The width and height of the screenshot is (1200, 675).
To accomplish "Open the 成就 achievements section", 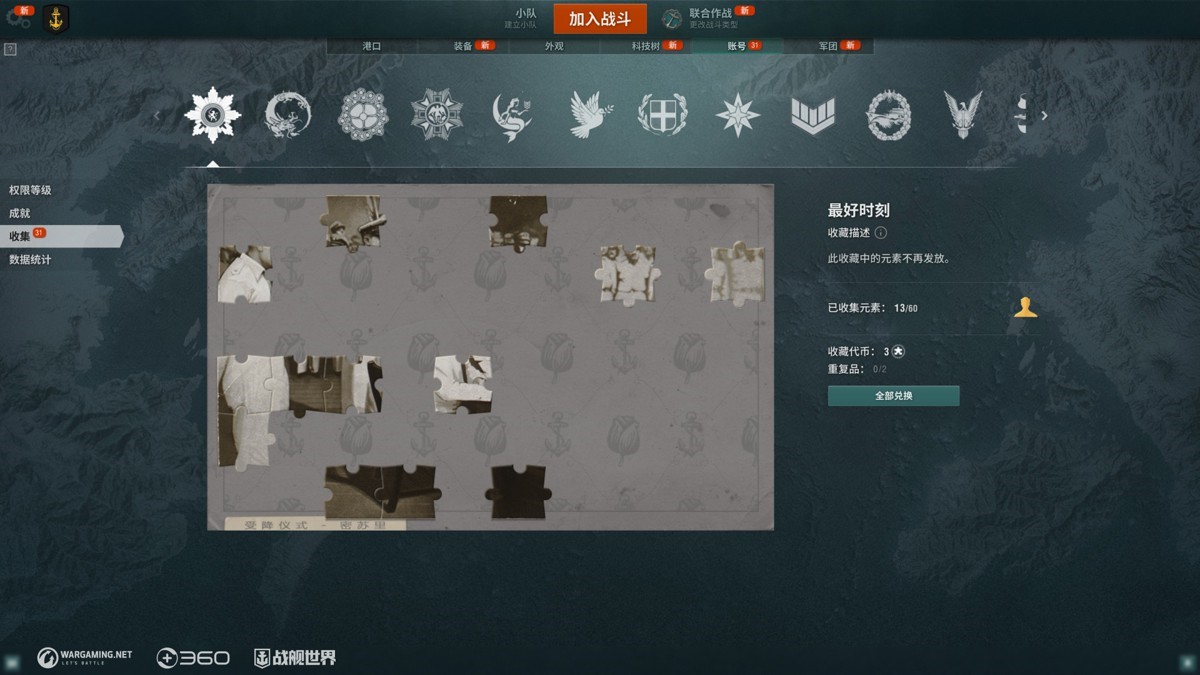I will tap(20, 213).
